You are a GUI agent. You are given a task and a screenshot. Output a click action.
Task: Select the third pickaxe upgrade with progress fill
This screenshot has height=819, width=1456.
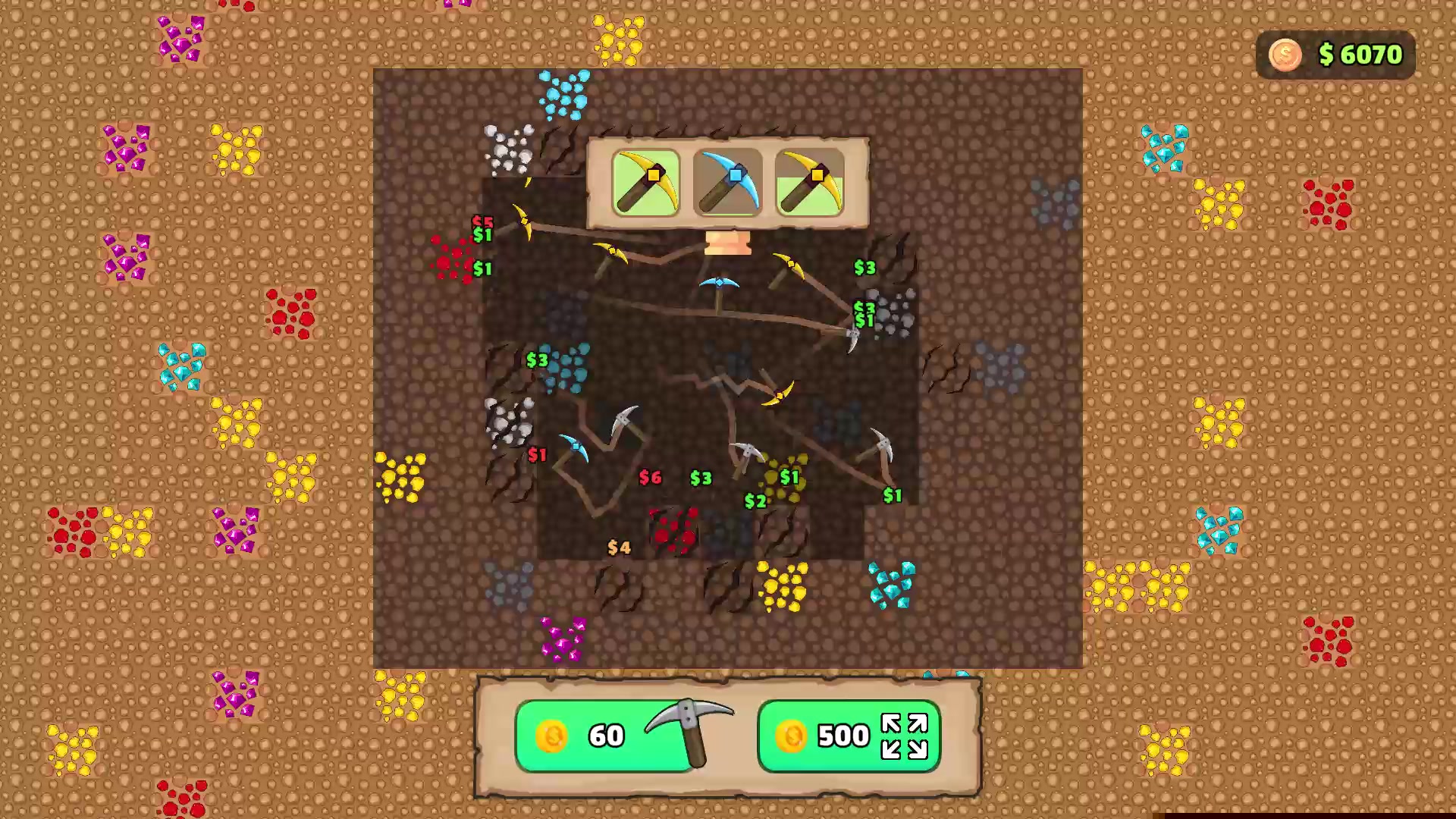808,182
